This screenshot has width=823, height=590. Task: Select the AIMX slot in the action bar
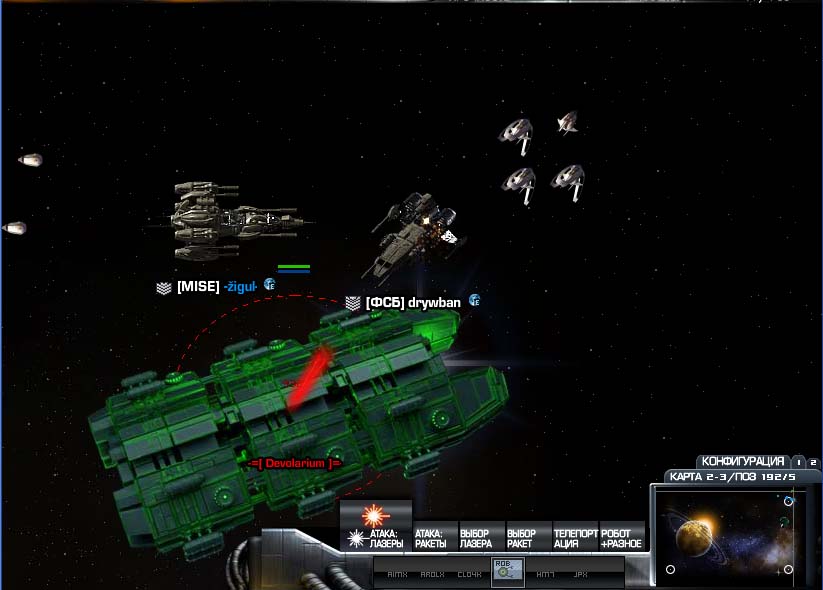click(397, 574)
